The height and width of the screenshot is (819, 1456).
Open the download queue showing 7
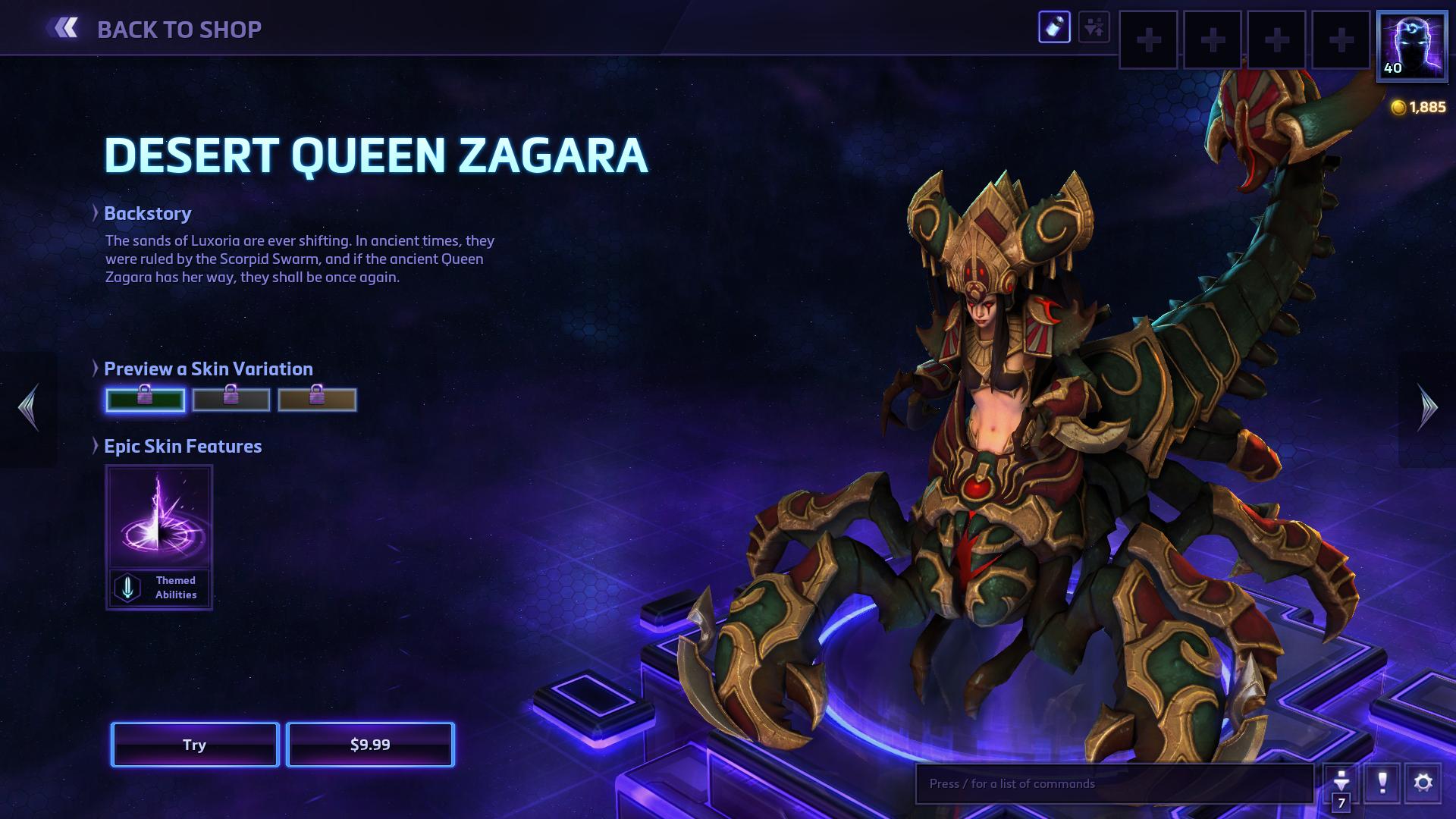tap(1341, 784)
